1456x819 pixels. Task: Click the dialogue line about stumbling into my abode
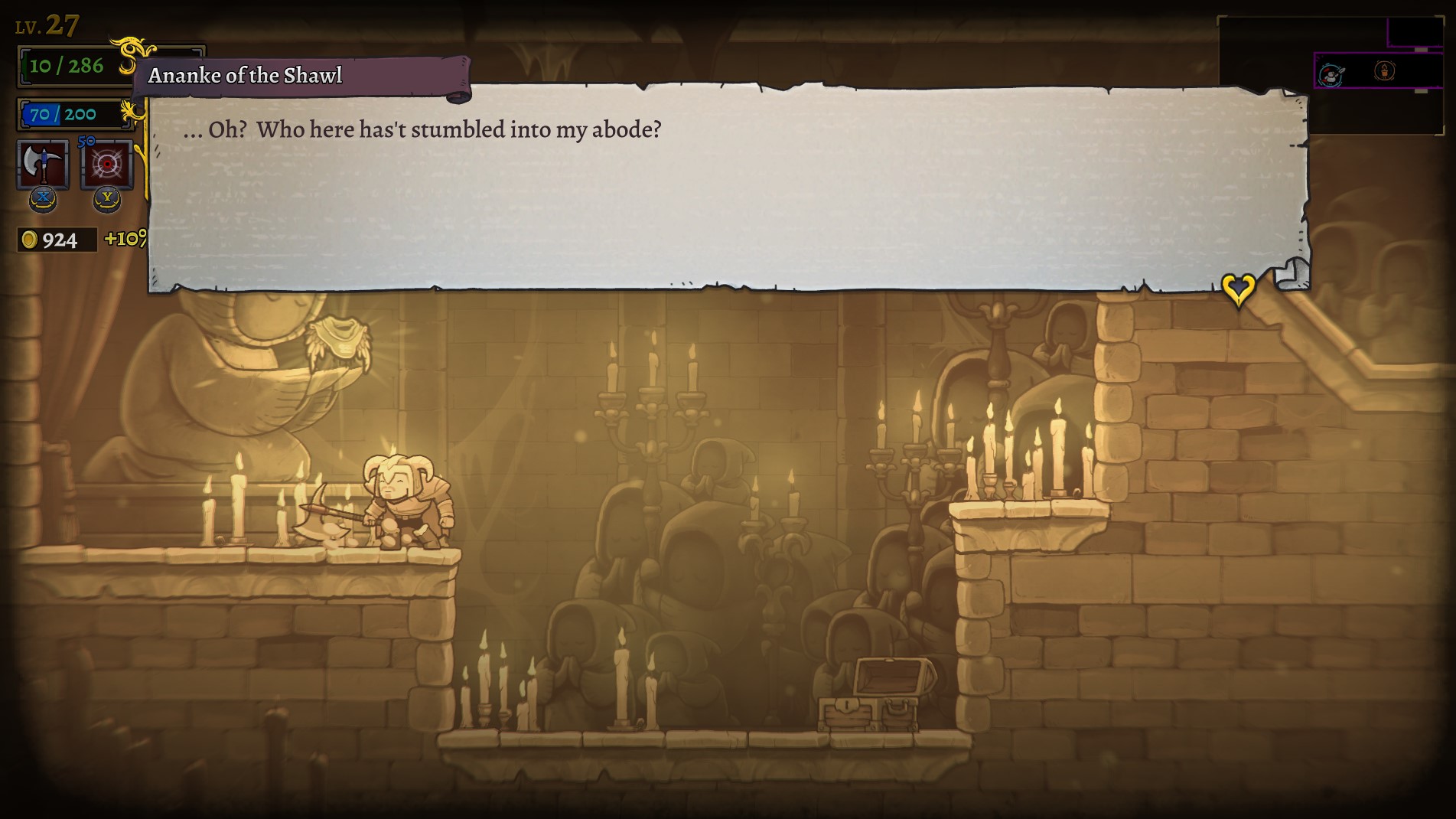coord(425,129)
